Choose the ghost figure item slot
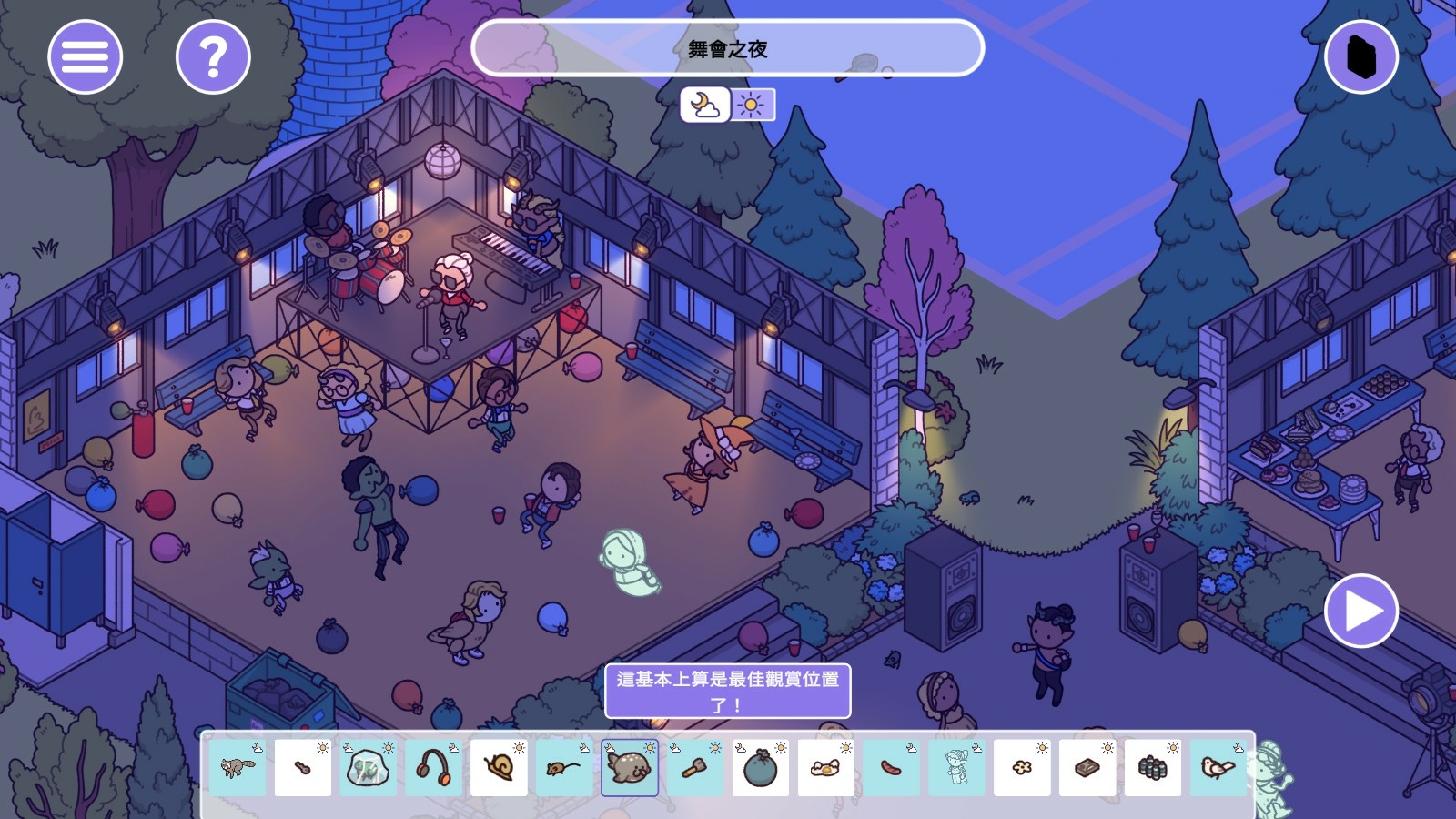This screenshot has height=819, width=1456. tap(956, 767)
